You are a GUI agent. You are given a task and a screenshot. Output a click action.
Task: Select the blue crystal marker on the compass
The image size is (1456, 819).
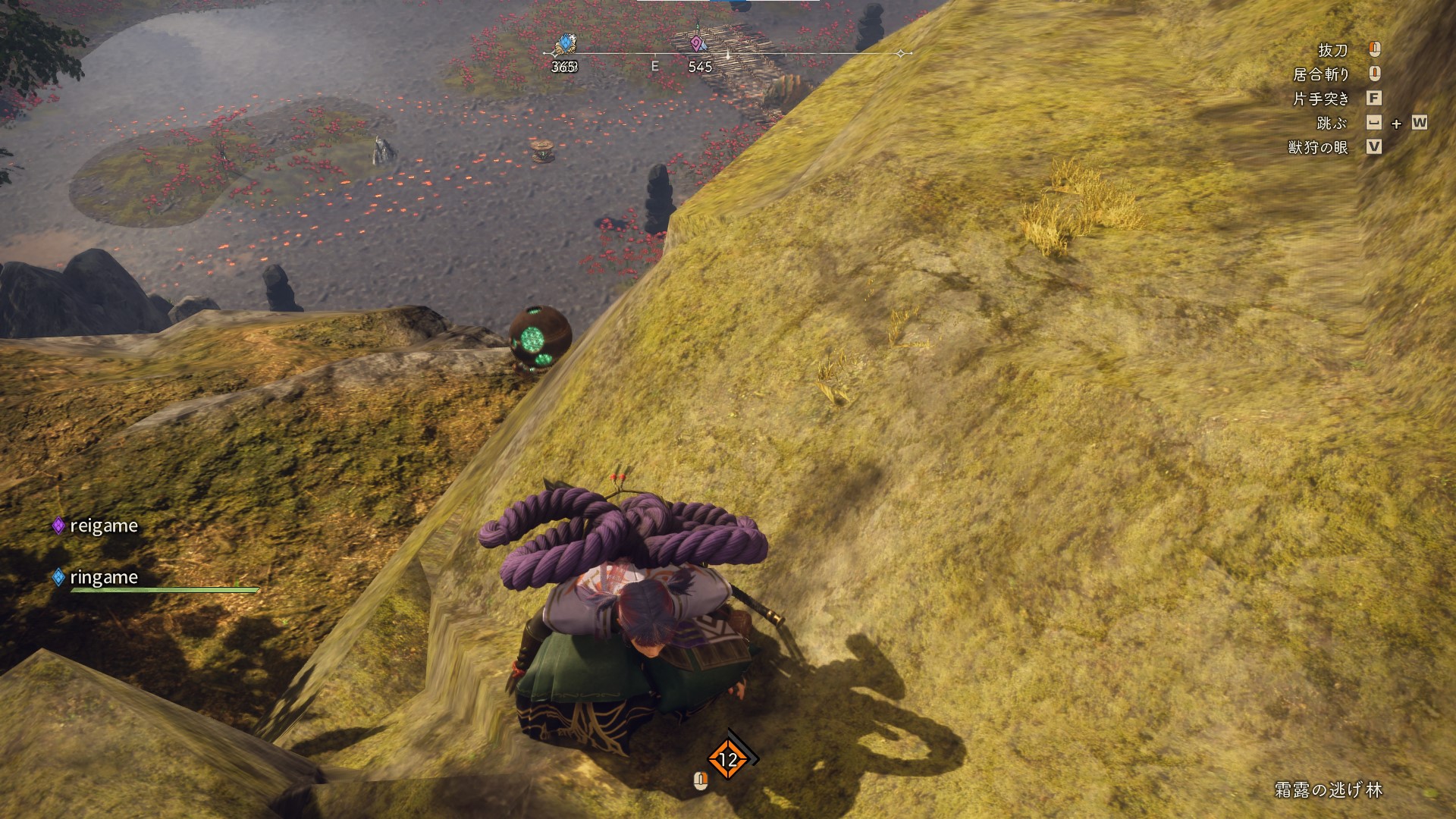(x=564, y=45)
